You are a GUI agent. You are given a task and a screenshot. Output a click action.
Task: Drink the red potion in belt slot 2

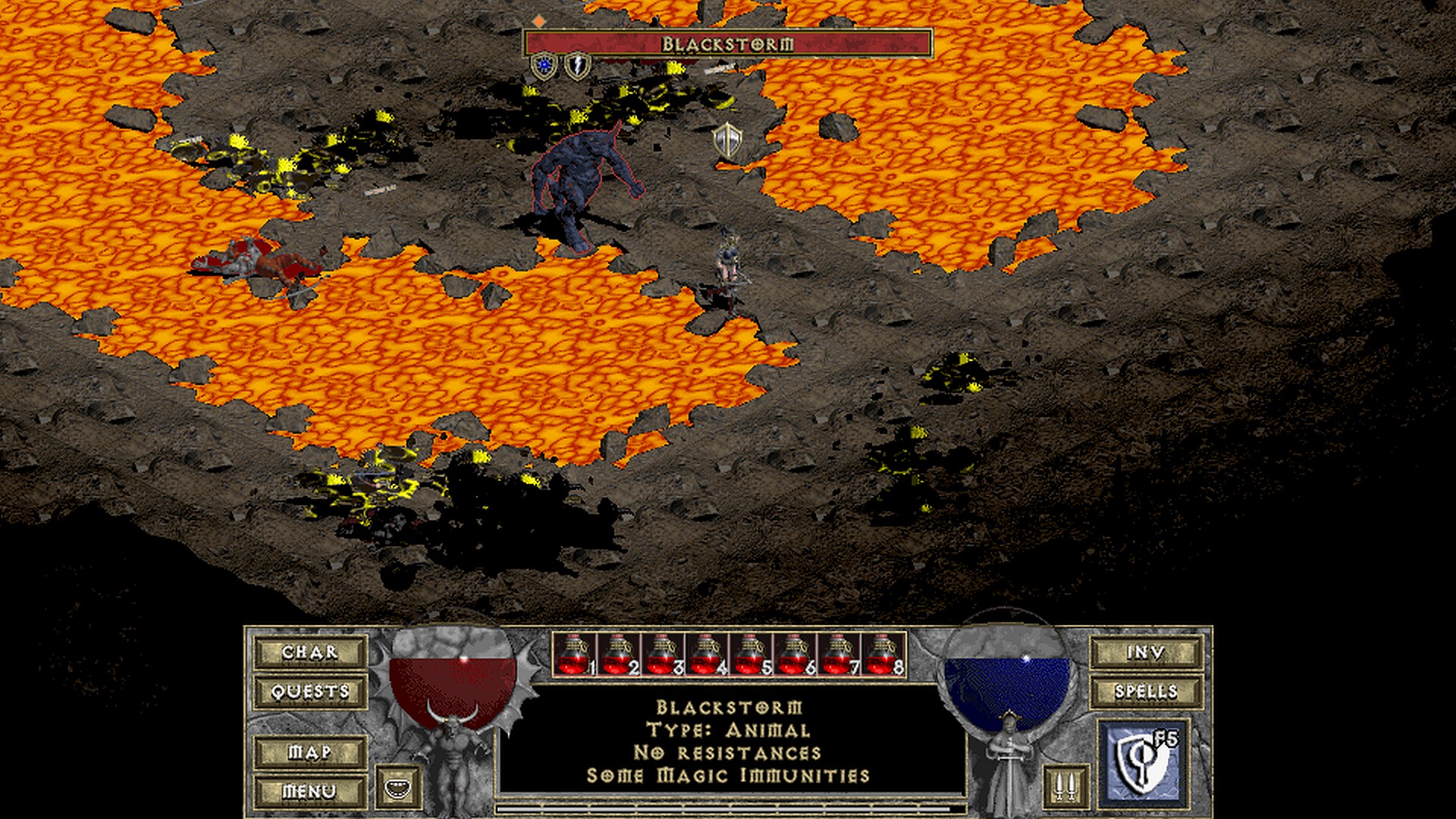tap(620, 655)
